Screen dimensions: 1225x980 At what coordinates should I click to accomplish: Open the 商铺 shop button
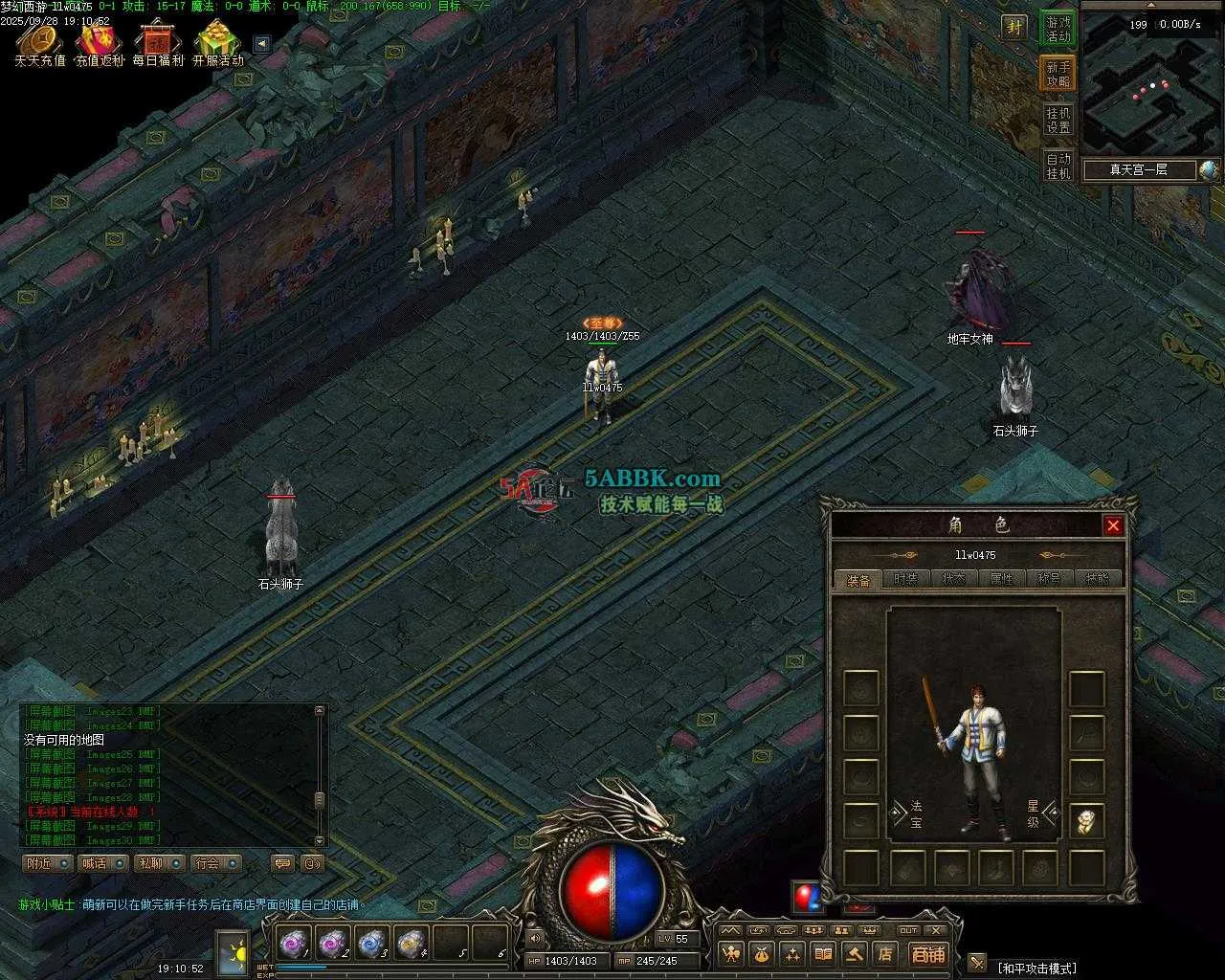click(x=926, y=953)
